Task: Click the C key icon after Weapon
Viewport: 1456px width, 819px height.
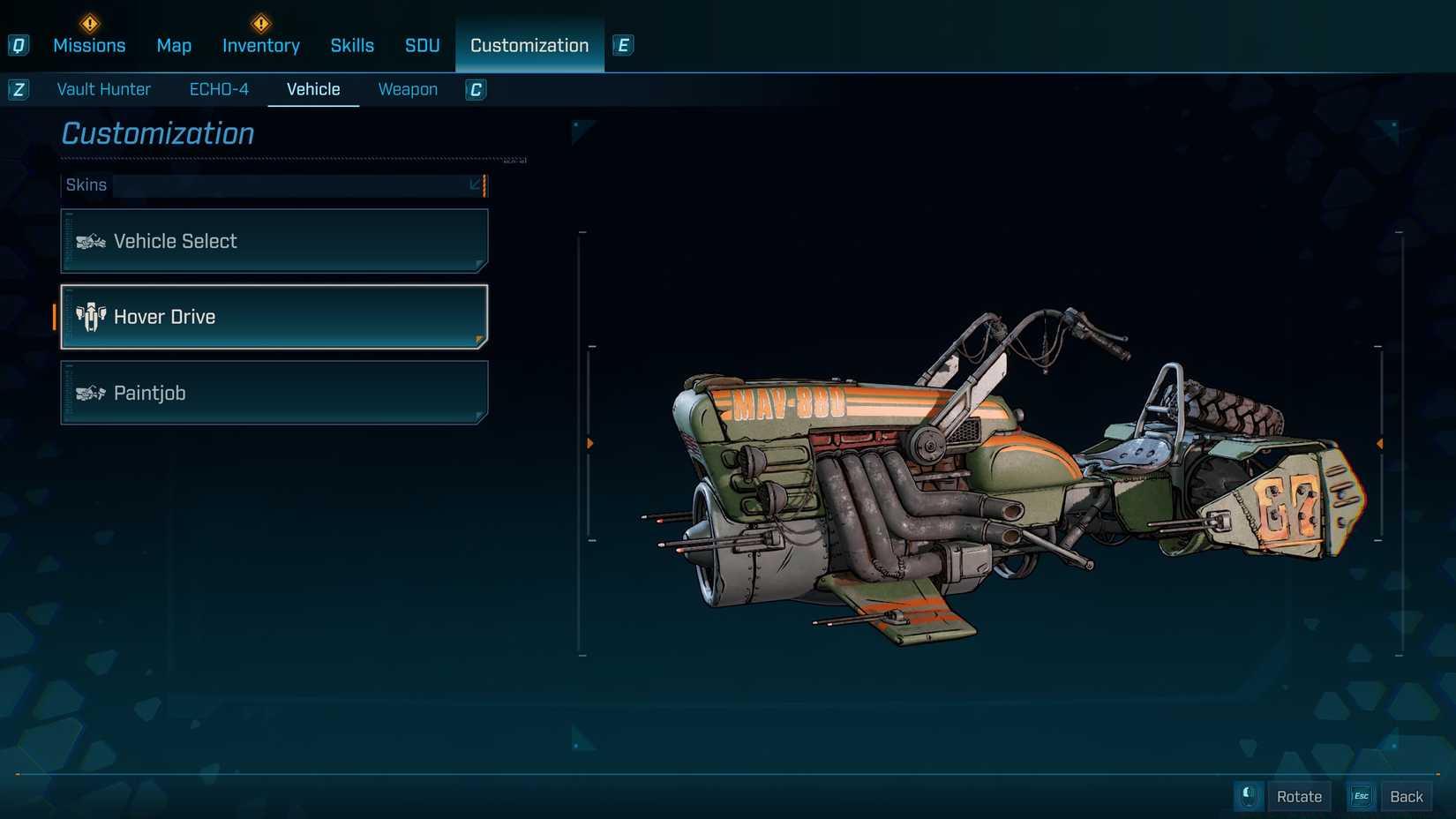Action: [475, 89]
